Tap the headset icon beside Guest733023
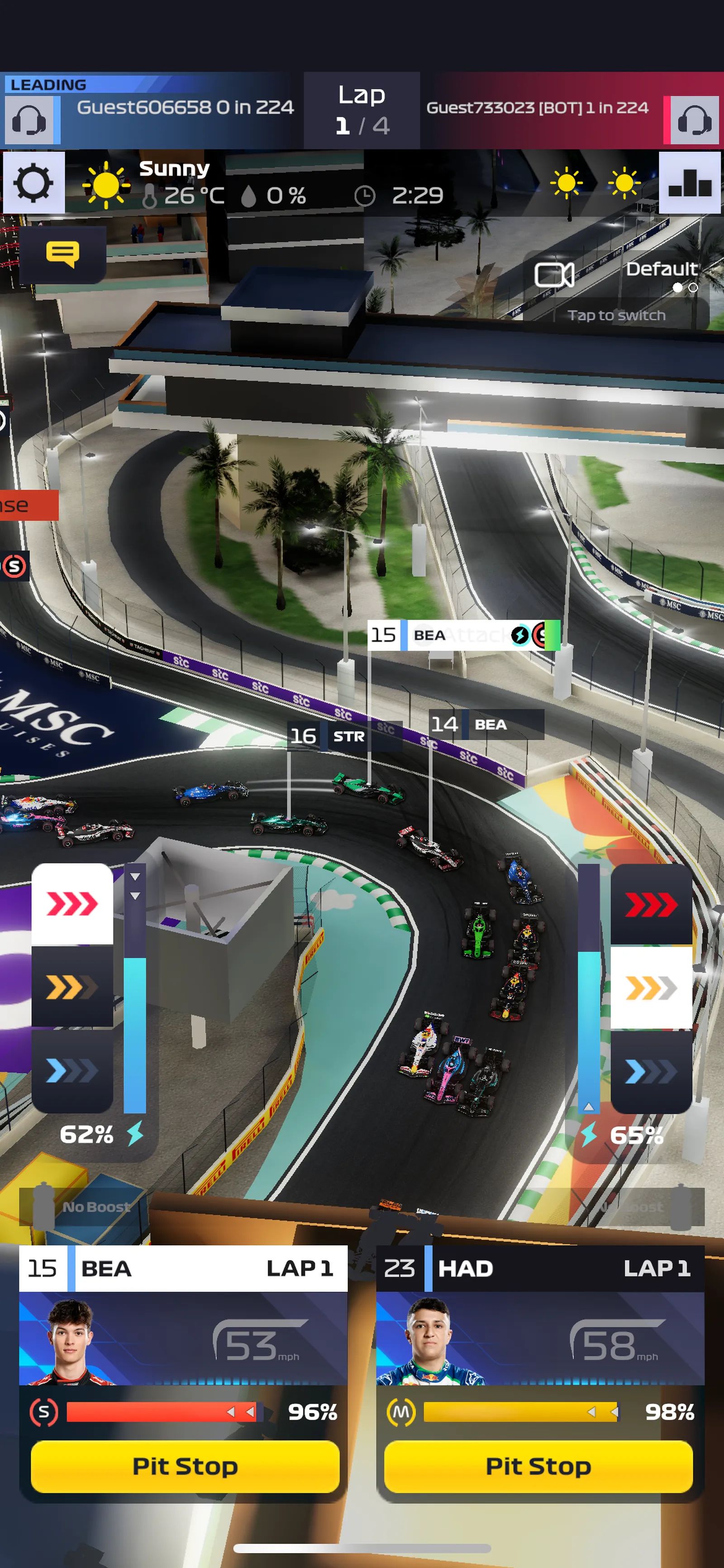Screen dimensions: 724x1568 tap(694, 120)
